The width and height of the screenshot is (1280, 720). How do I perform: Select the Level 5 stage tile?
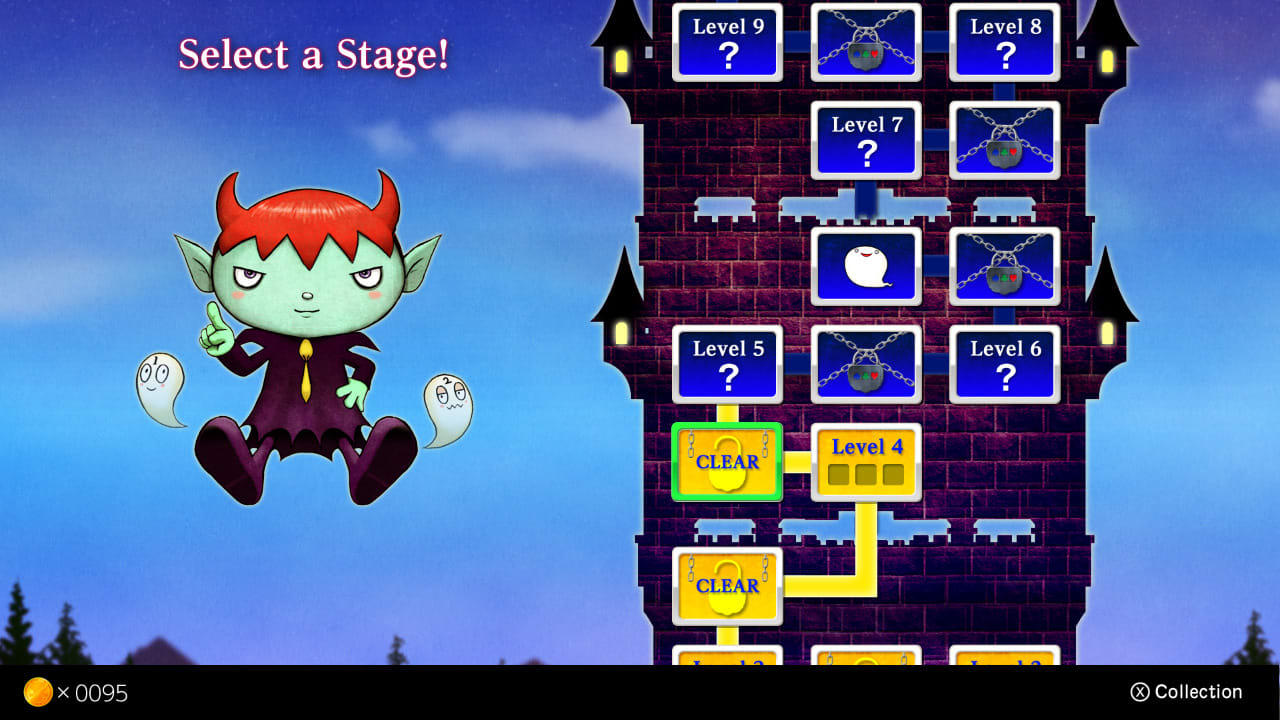[x=727, y=364]
